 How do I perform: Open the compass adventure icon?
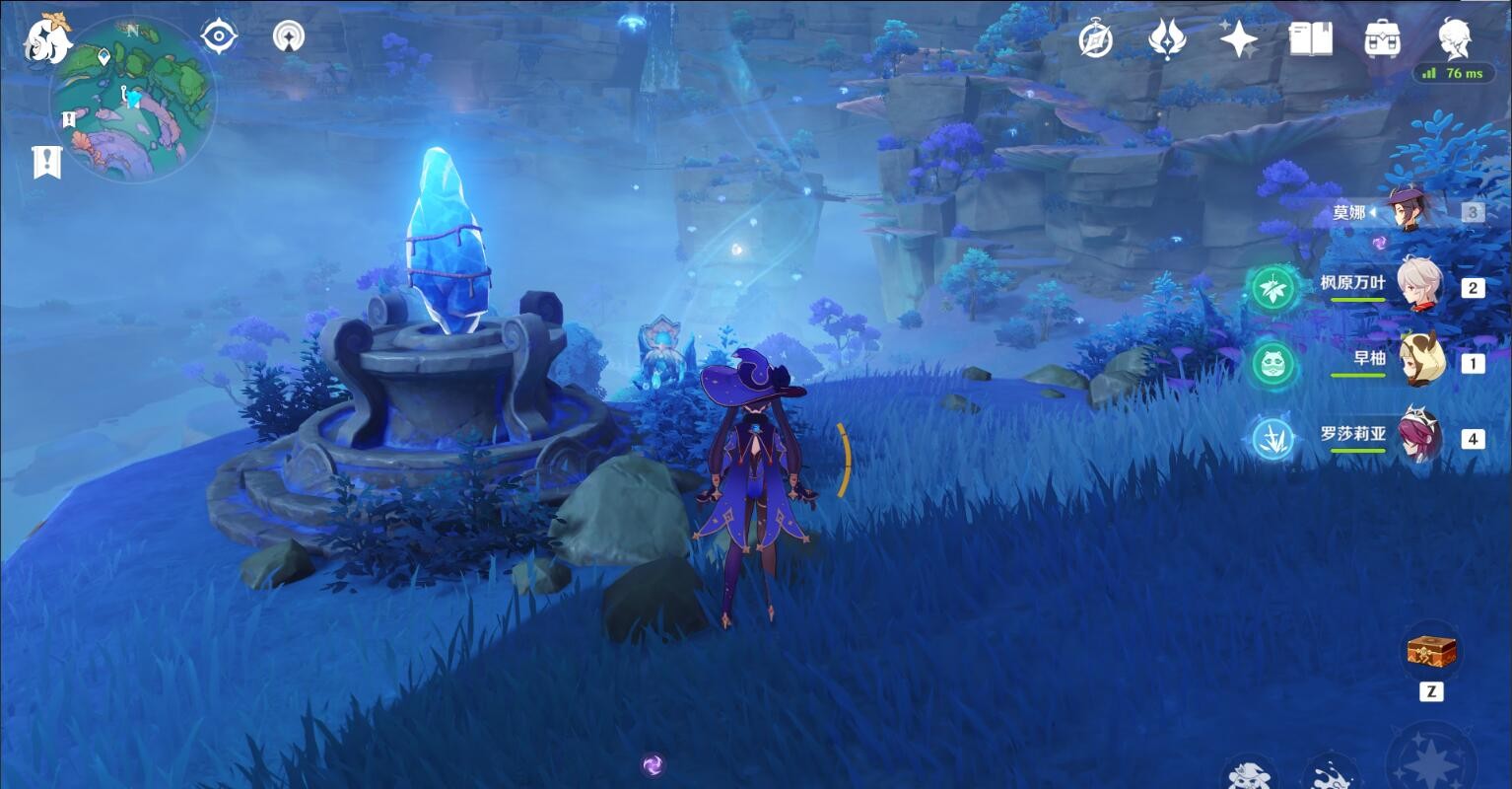(x=1095, y=39)
